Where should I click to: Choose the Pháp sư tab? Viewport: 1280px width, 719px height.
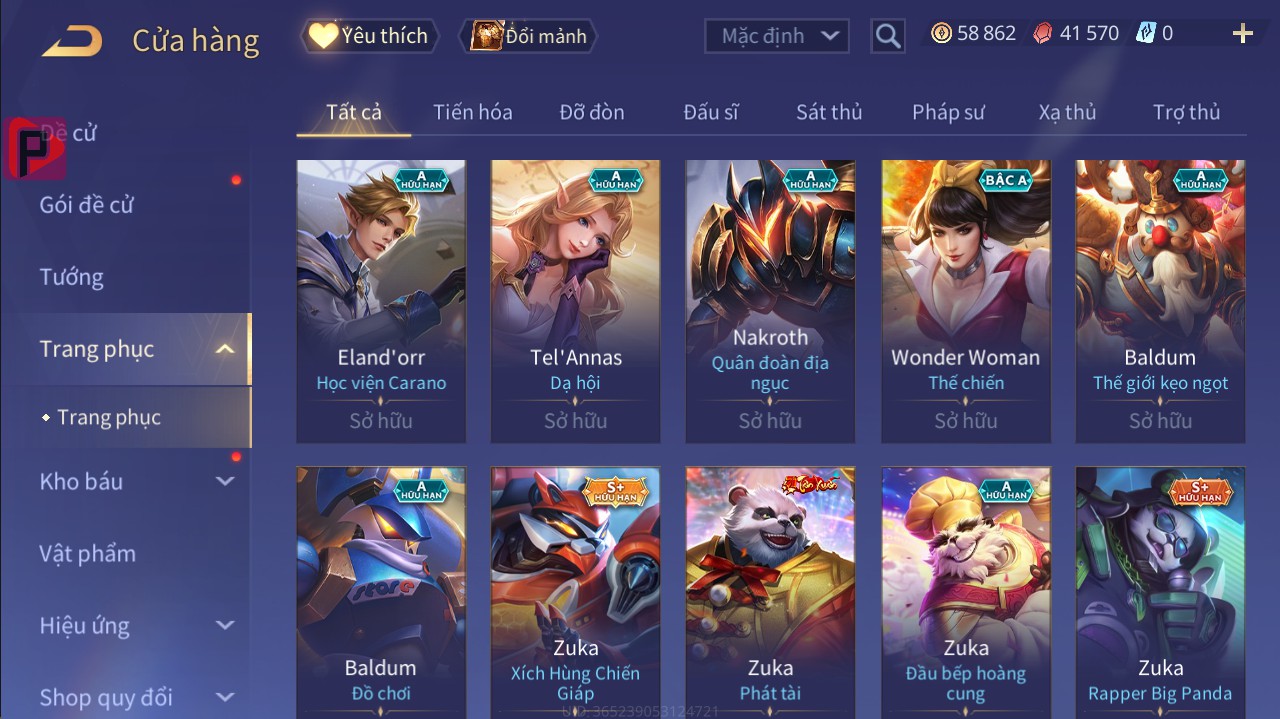pos(948,112)
